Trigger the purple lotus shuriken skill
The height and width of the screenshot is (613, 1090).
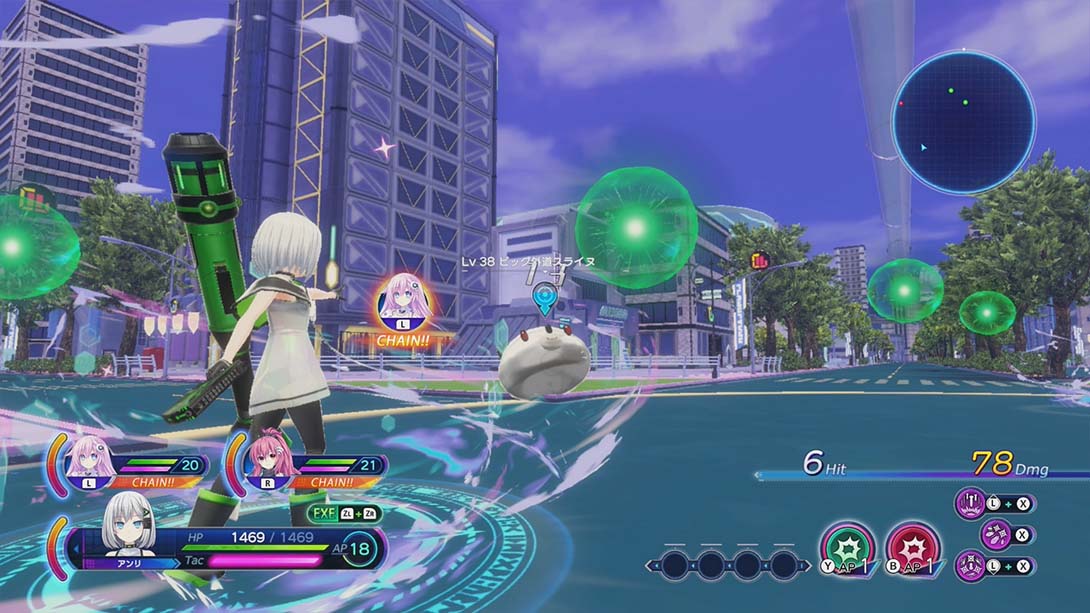pos(970,567)
